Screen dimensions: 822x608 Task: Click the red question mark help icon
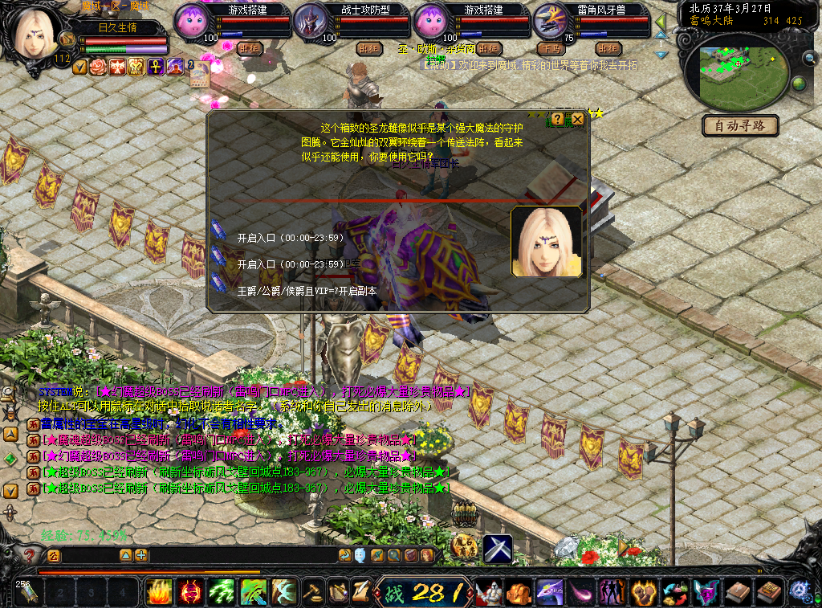[28, 555]
